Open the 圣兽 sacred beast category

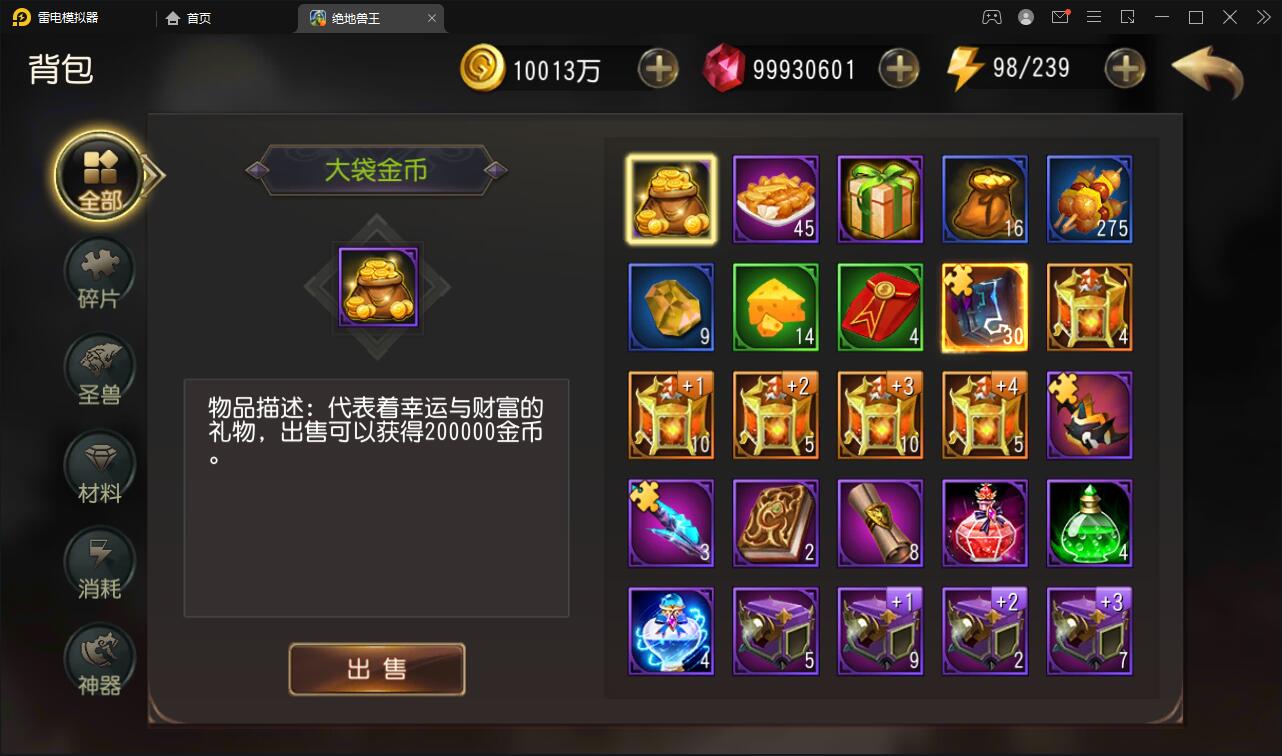tap(97, 368)
